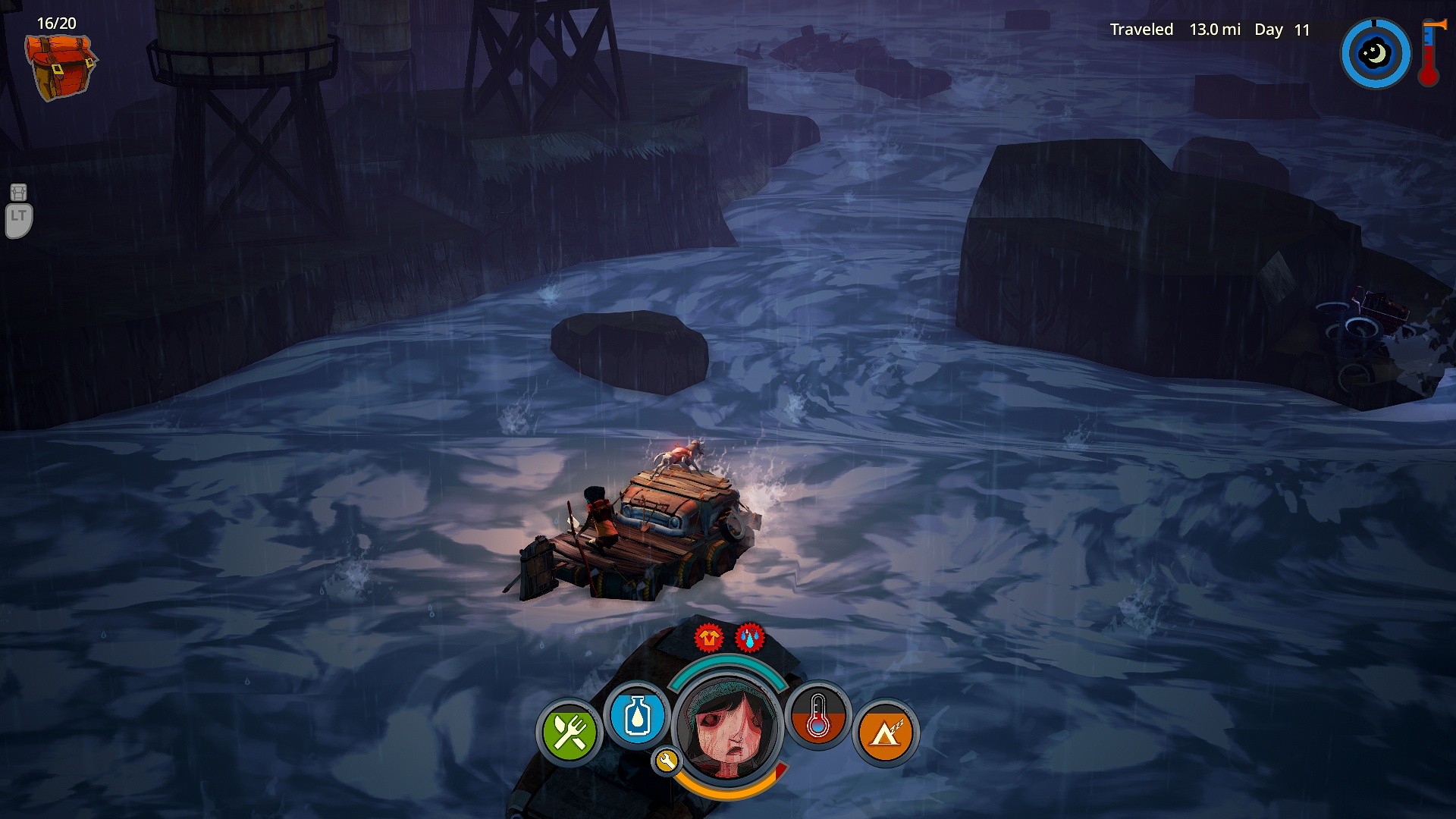Click the weather thermometer in the top-right corner
This screenshot has height=819, width=1456.
pyautogui.click(x=1429, y=55)
